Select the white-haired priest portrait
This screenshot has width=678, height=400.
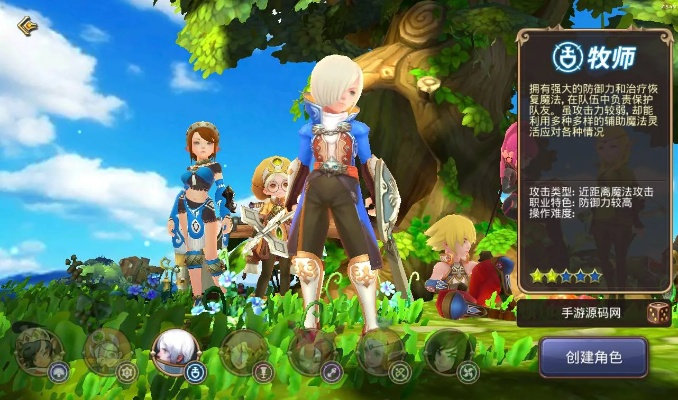[x=174, y=352]
